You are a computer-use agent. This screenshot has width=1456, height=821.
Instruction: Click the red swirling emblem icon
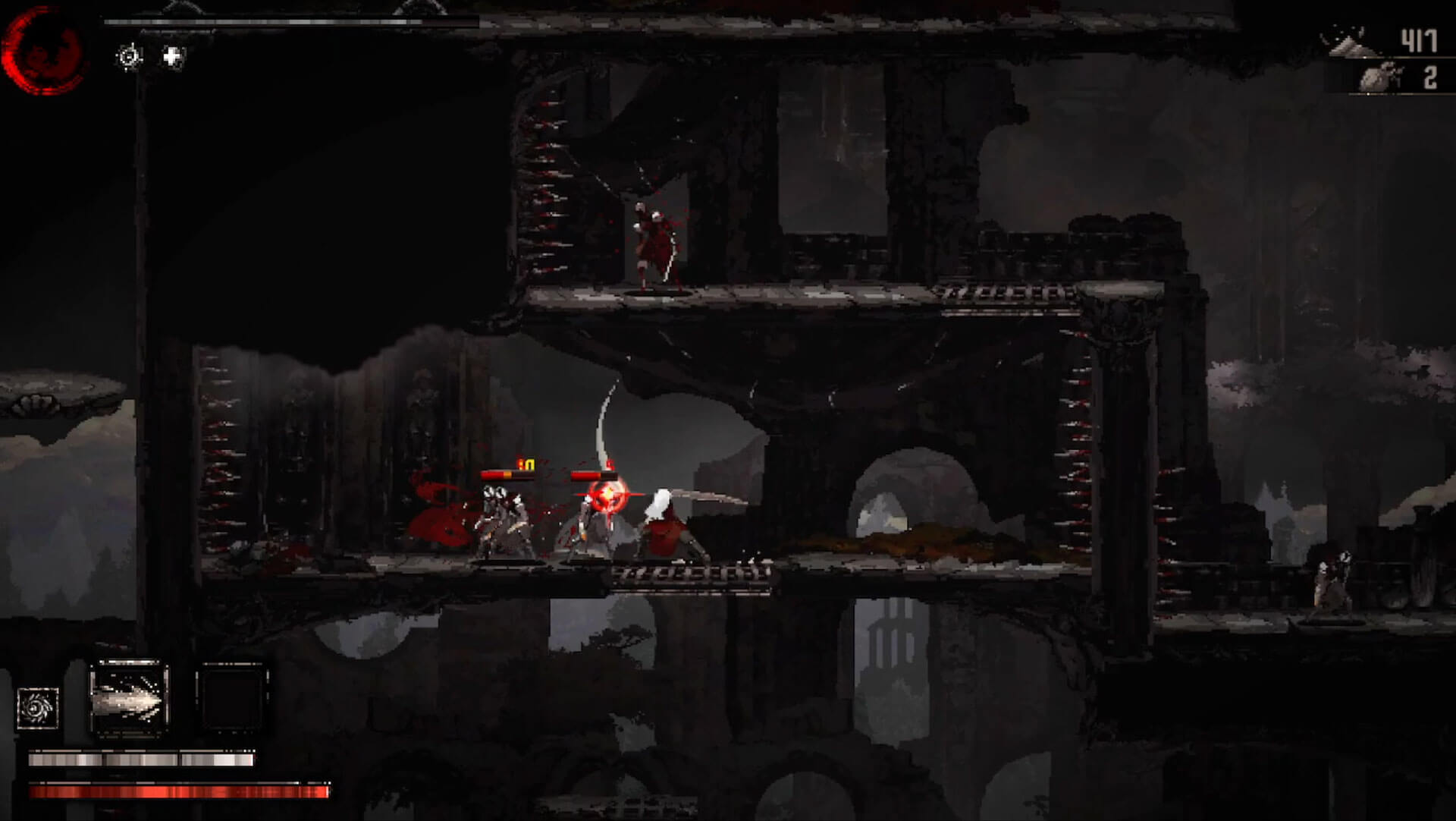(x=42, y=50)
